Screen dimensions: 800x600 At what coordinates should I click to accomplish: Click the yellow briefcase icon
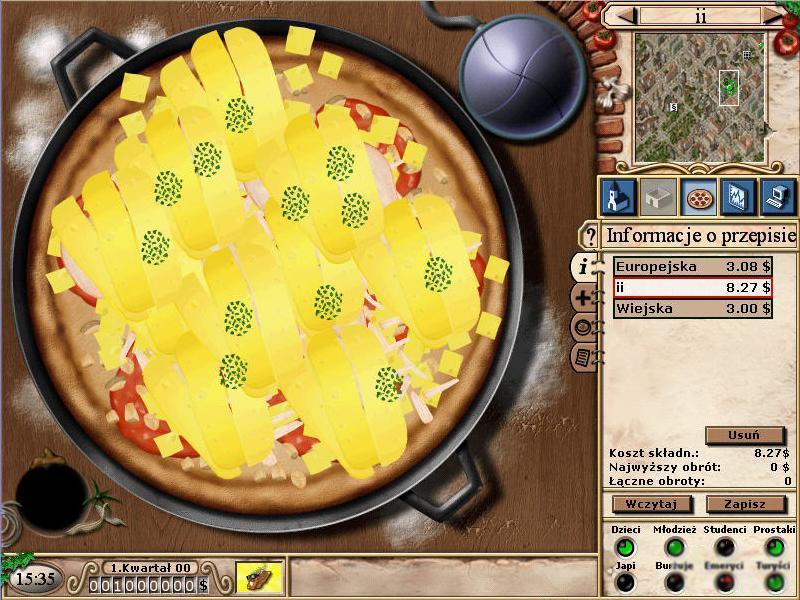[260, 577]
